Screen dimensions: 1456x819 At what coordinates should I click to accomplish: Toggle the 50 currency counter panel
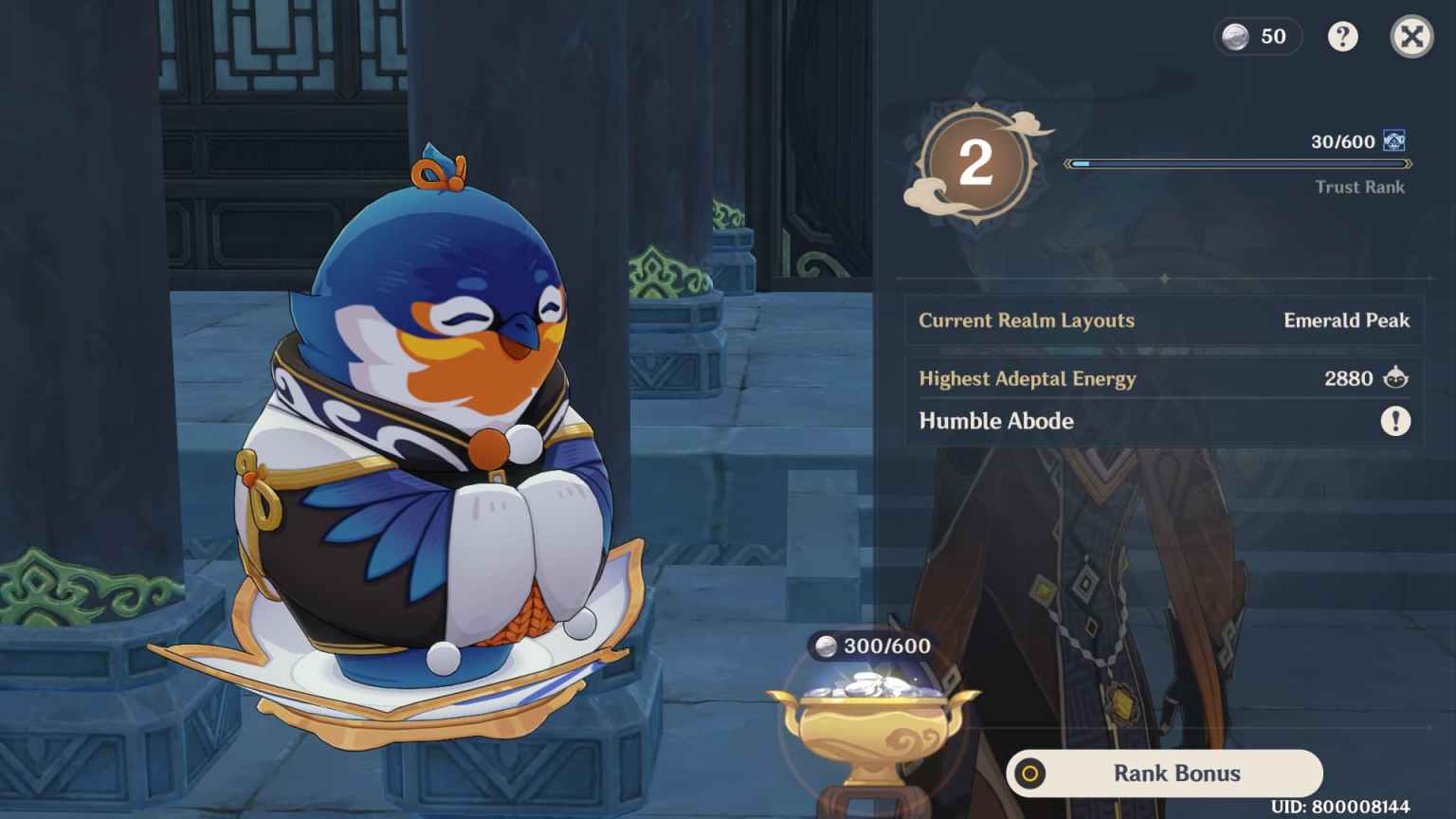[1258, 36]
